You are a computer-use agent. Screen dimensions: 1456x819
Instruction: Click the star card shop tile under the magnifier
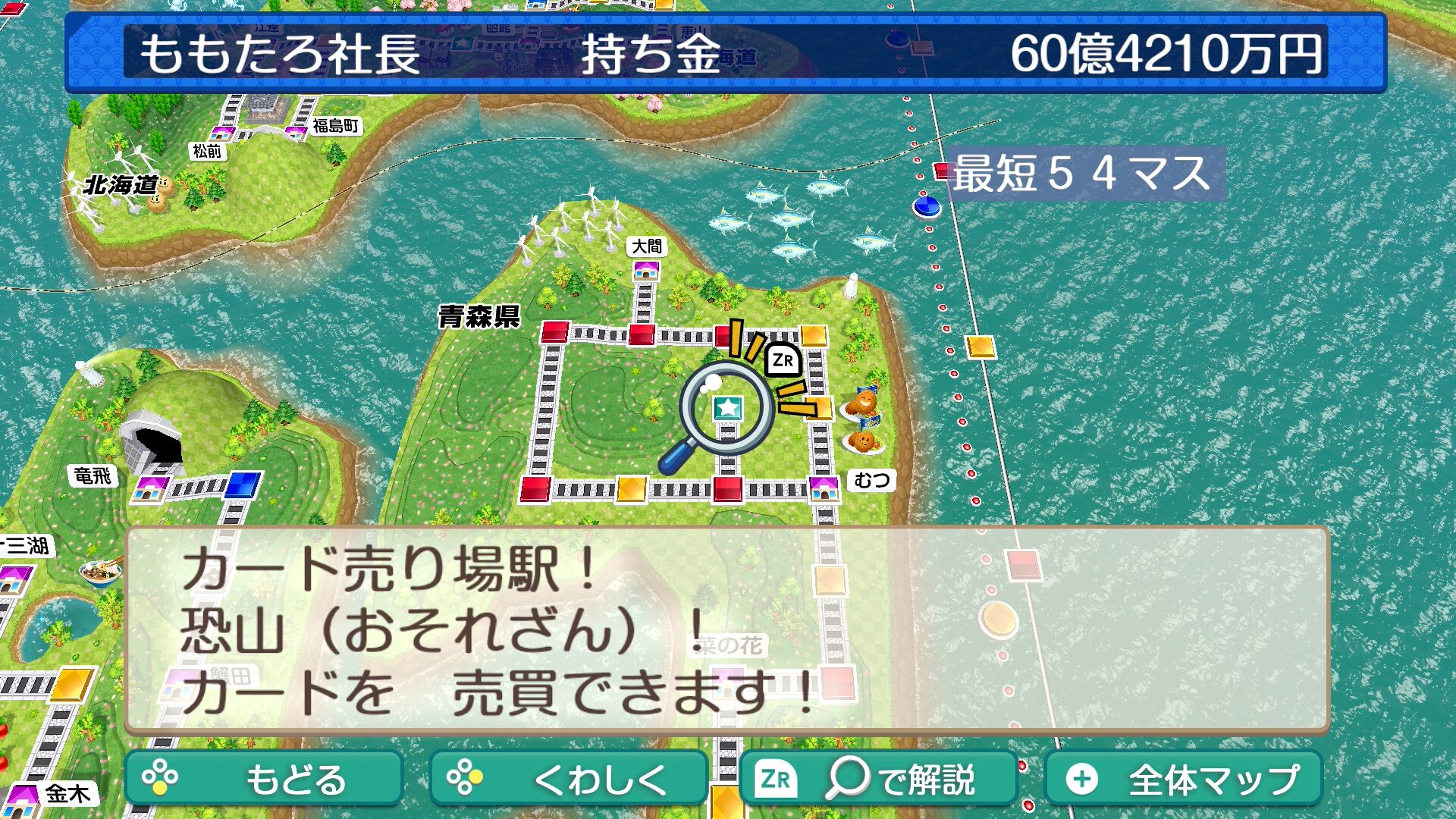tap(728, 408)
